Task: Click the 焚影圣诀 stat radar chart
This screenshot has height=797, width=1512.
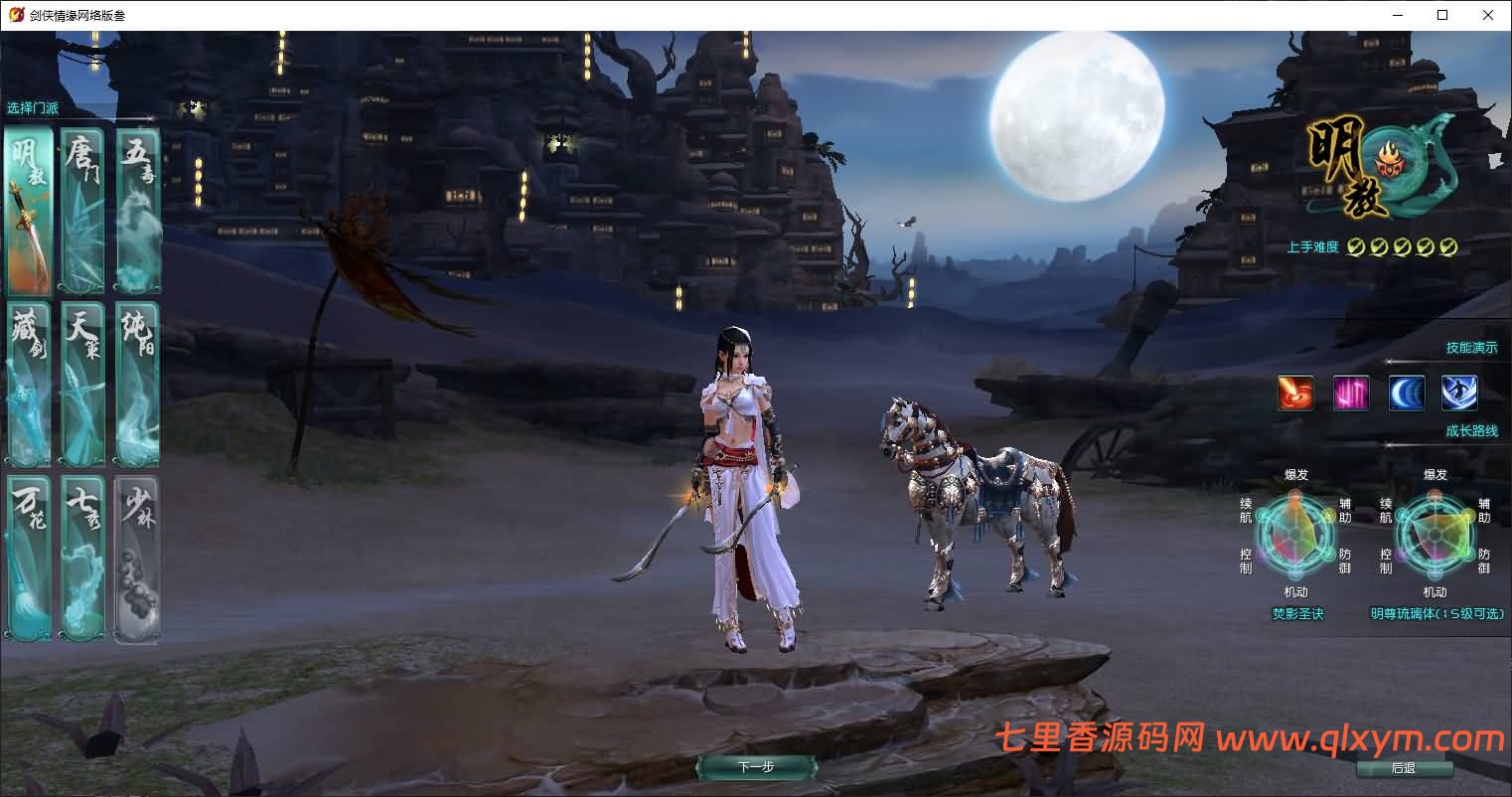Action: 1294,535
